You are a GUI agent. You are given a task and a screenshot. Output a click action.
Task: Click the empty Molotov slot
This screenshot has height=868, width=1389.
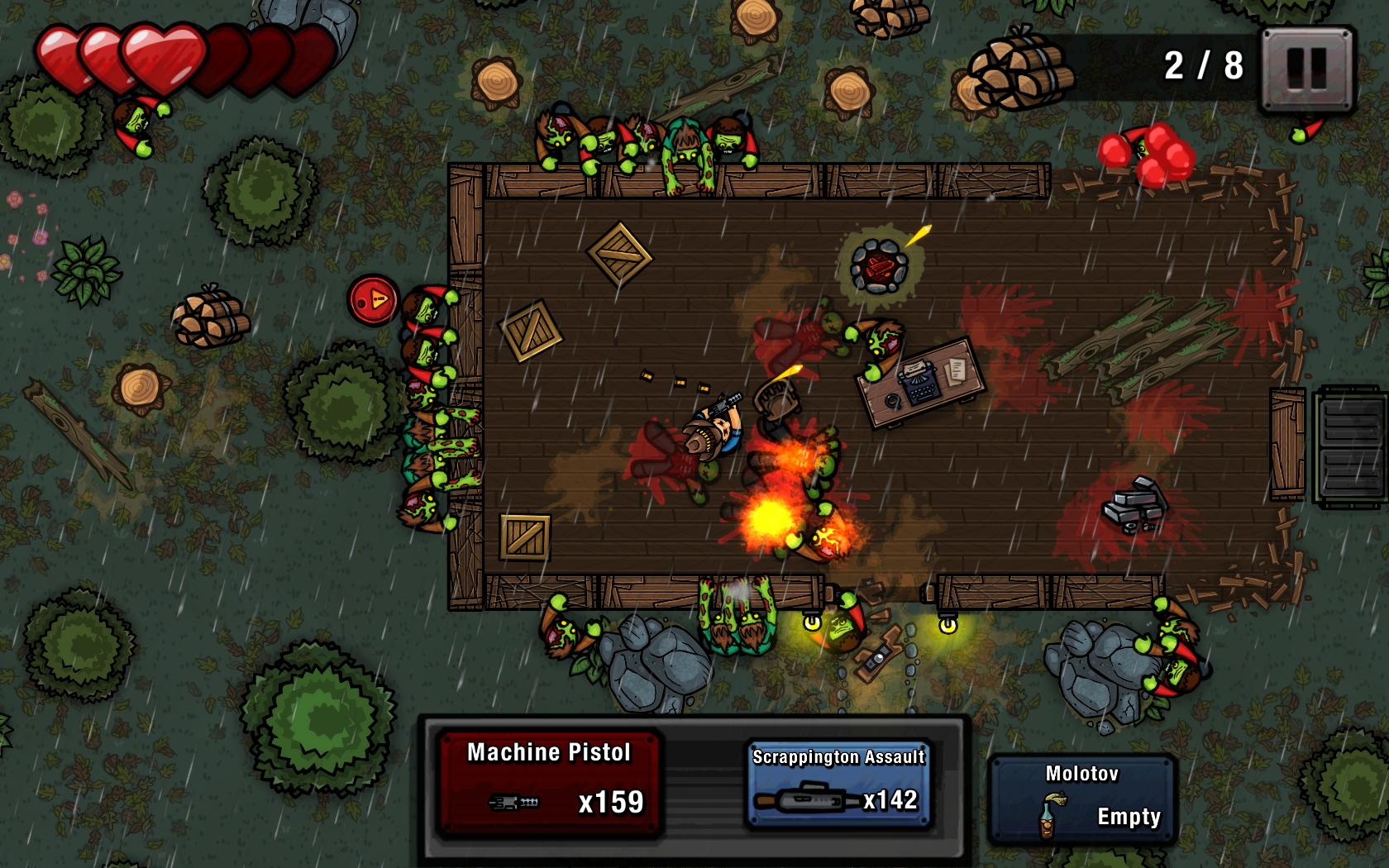click(x=1084, y=794)
